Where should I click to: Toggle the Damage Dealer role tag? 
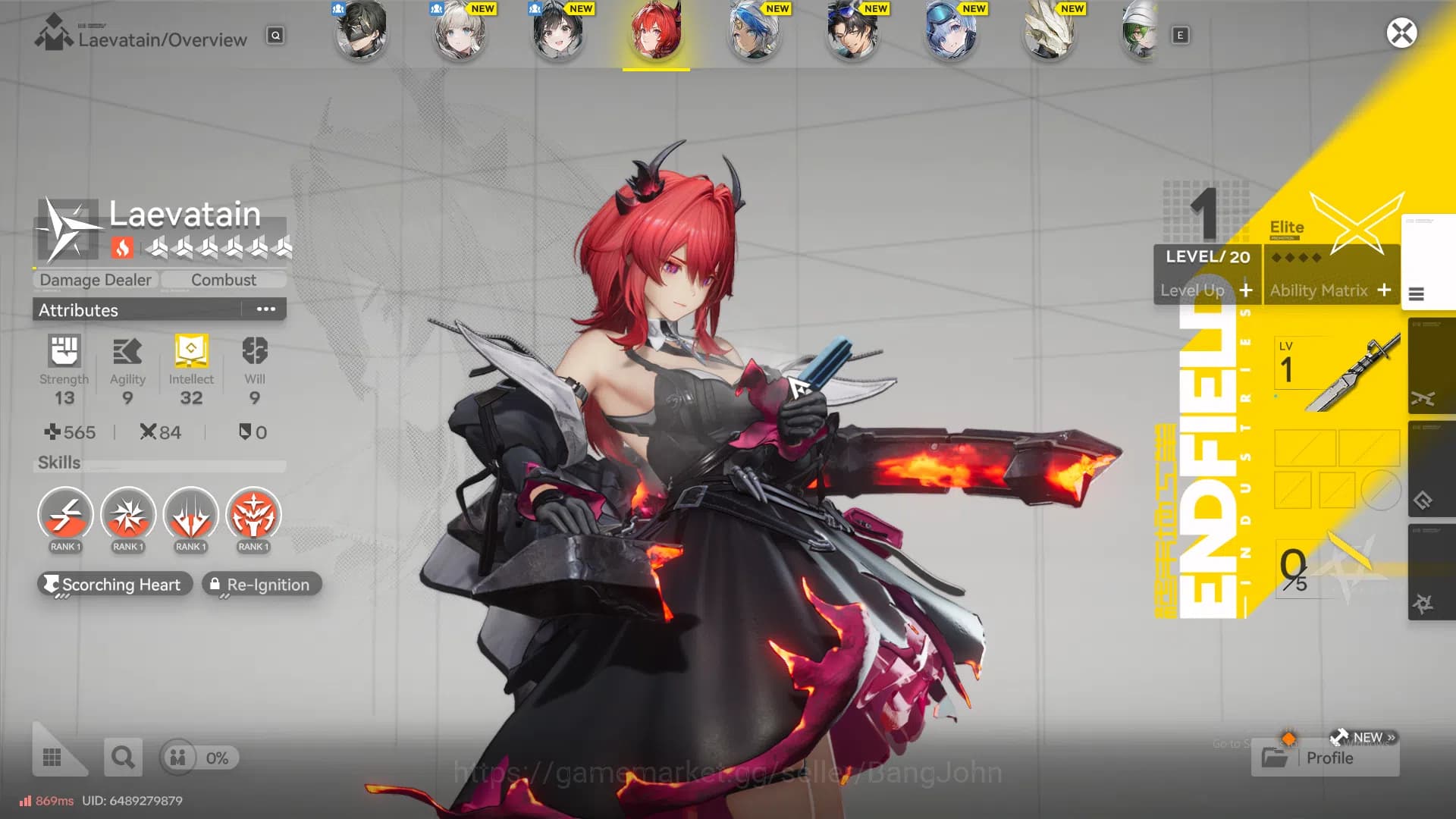pyautogui.click(x=94, y=280)
